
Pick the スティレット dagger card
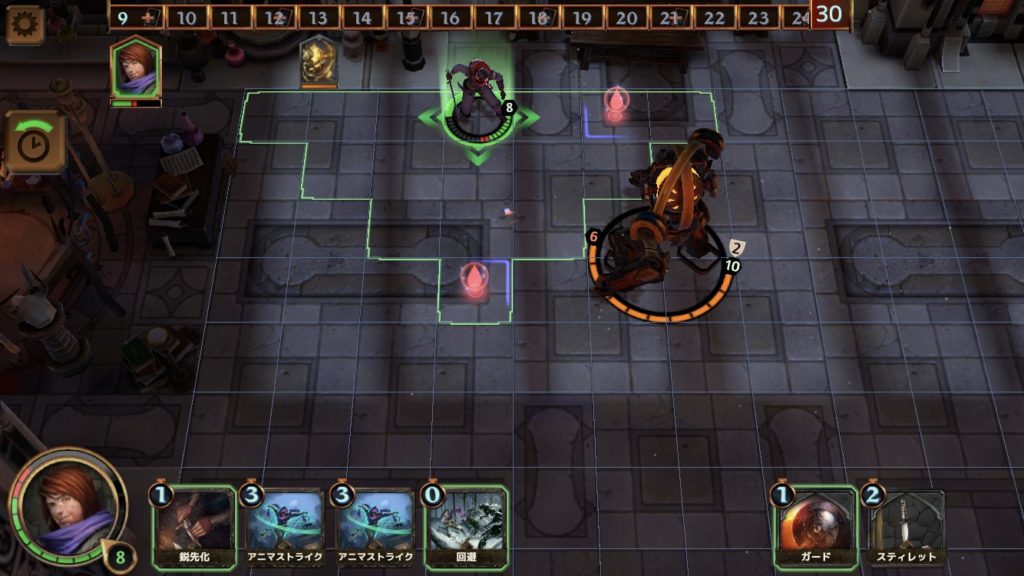click(x=906, y=527)
